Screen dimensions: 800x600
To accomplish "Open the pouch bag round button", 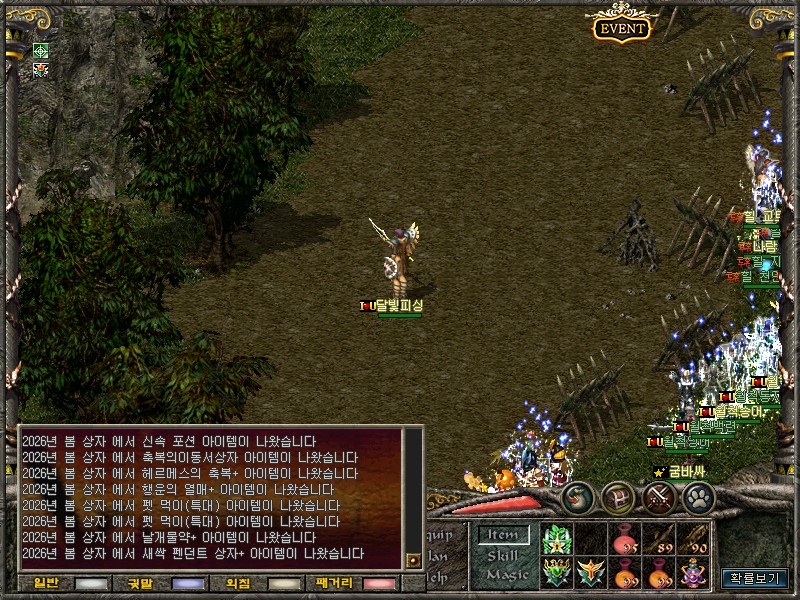I will 578,497.
